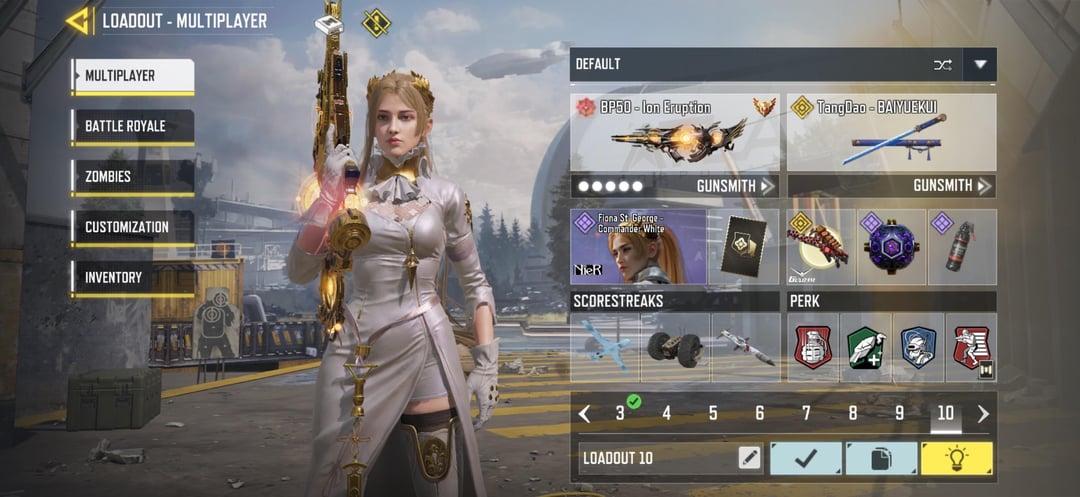Screen dimensions: 1080x497
Task: Select the purple sphere tactical equipment slot
Action: [891, 247]
